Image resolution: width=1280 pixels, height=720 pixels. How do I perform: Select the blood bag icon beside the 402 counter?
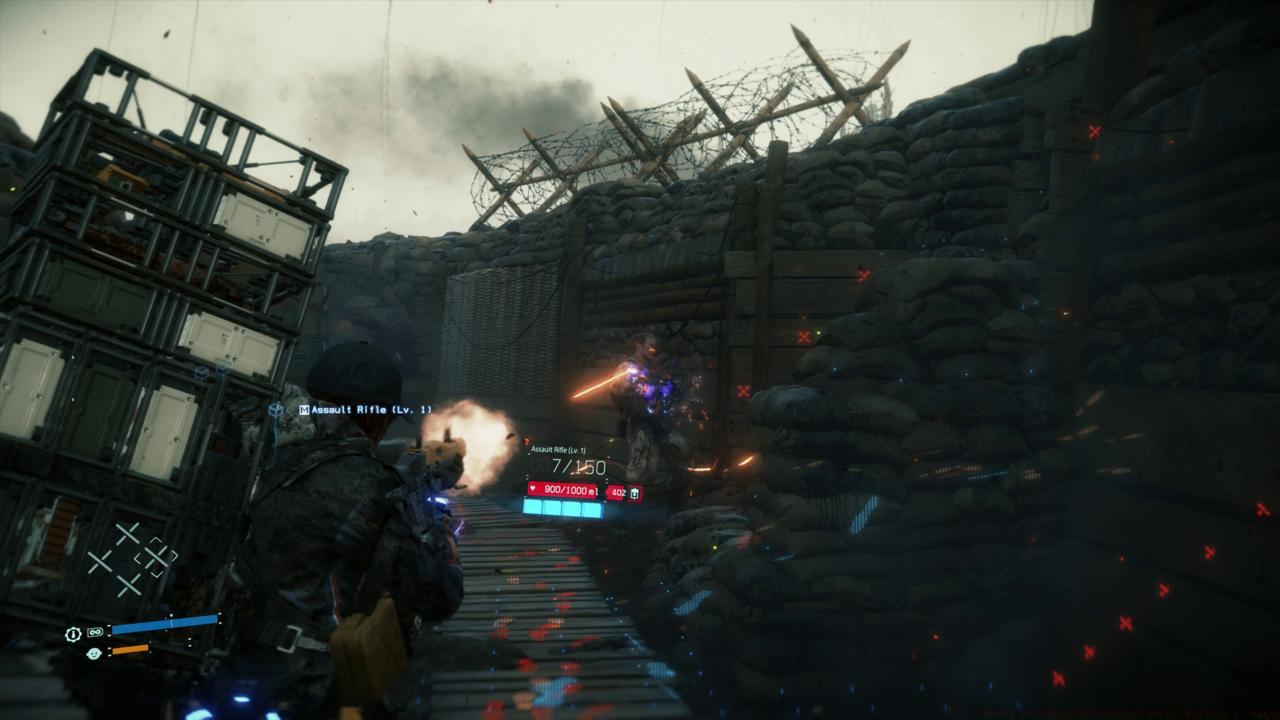[634, 494]
